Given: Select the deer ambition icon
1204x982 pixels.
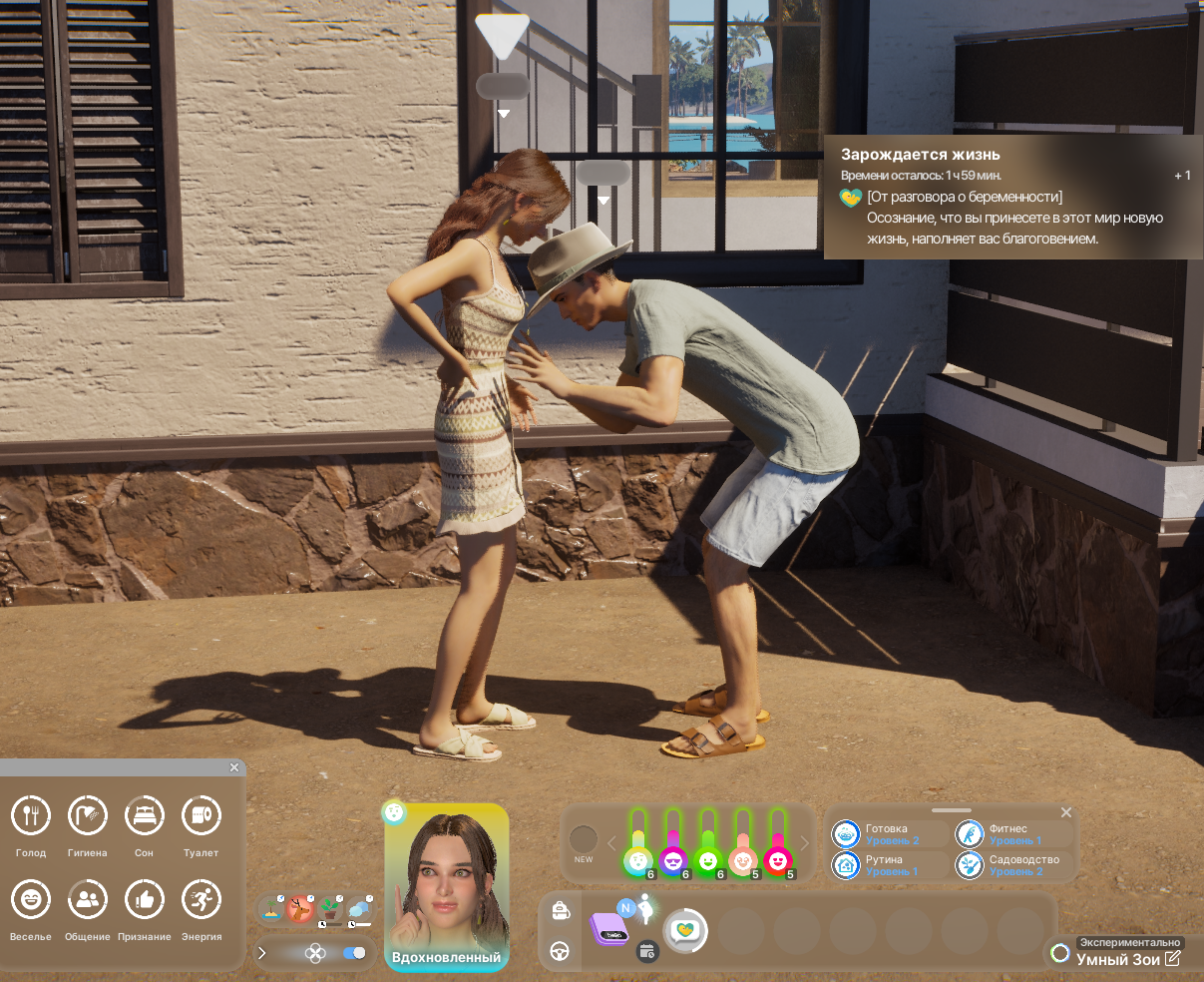Looking at the screenshot, I should pyautogui.click(x=299, y=908).
